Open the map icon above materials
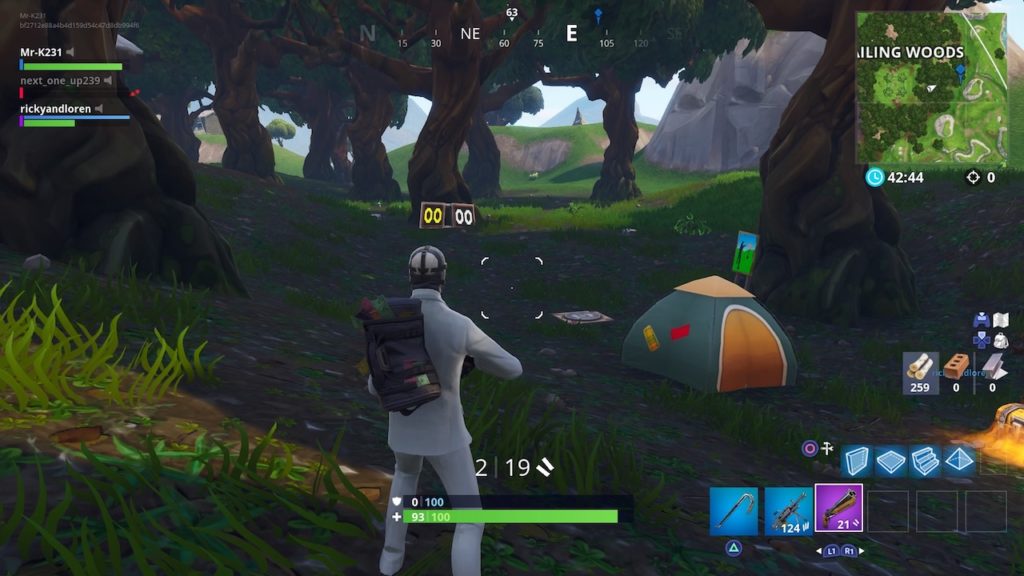1024x576 pixels. coord(1000,320)
